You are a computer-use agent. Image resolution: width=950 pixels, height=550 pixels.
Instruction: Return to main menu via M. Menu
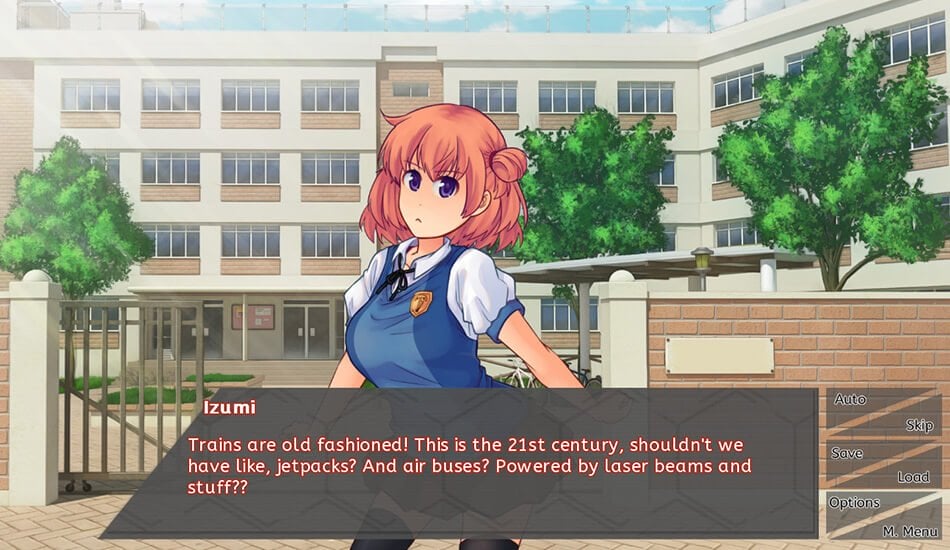[908, 530]
